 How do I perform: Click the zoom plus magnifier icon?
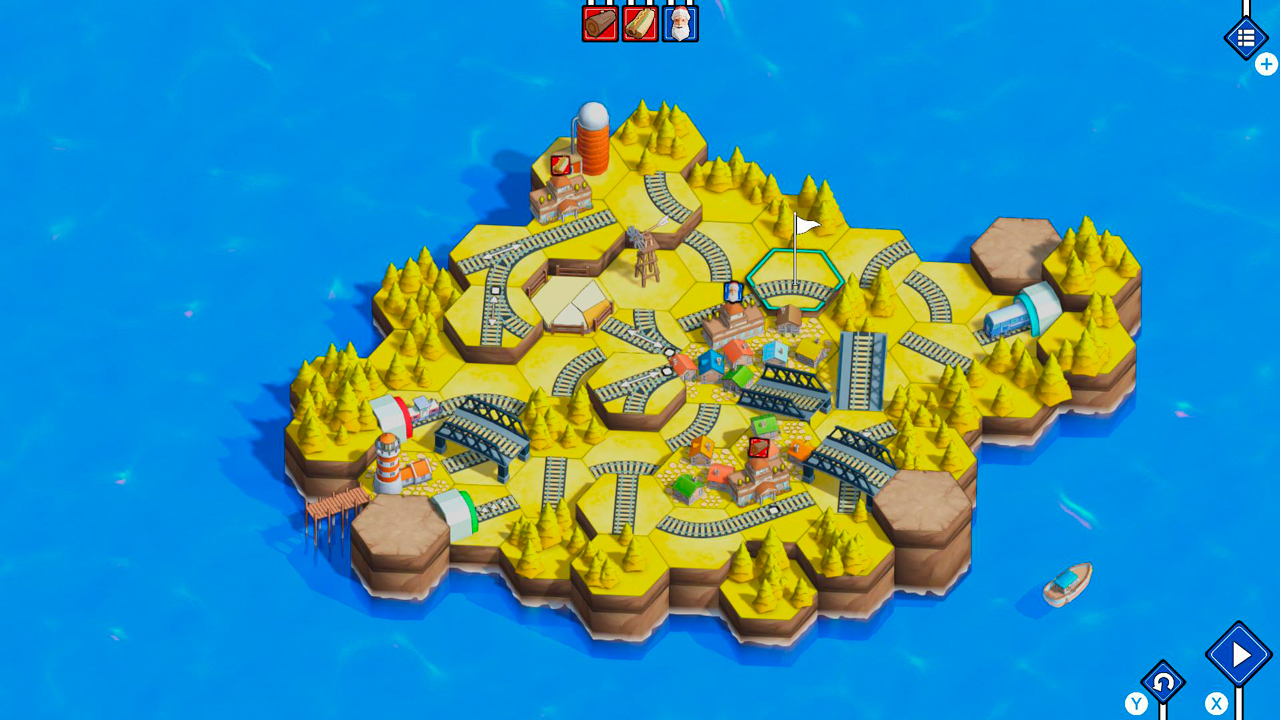[1266, 64]
